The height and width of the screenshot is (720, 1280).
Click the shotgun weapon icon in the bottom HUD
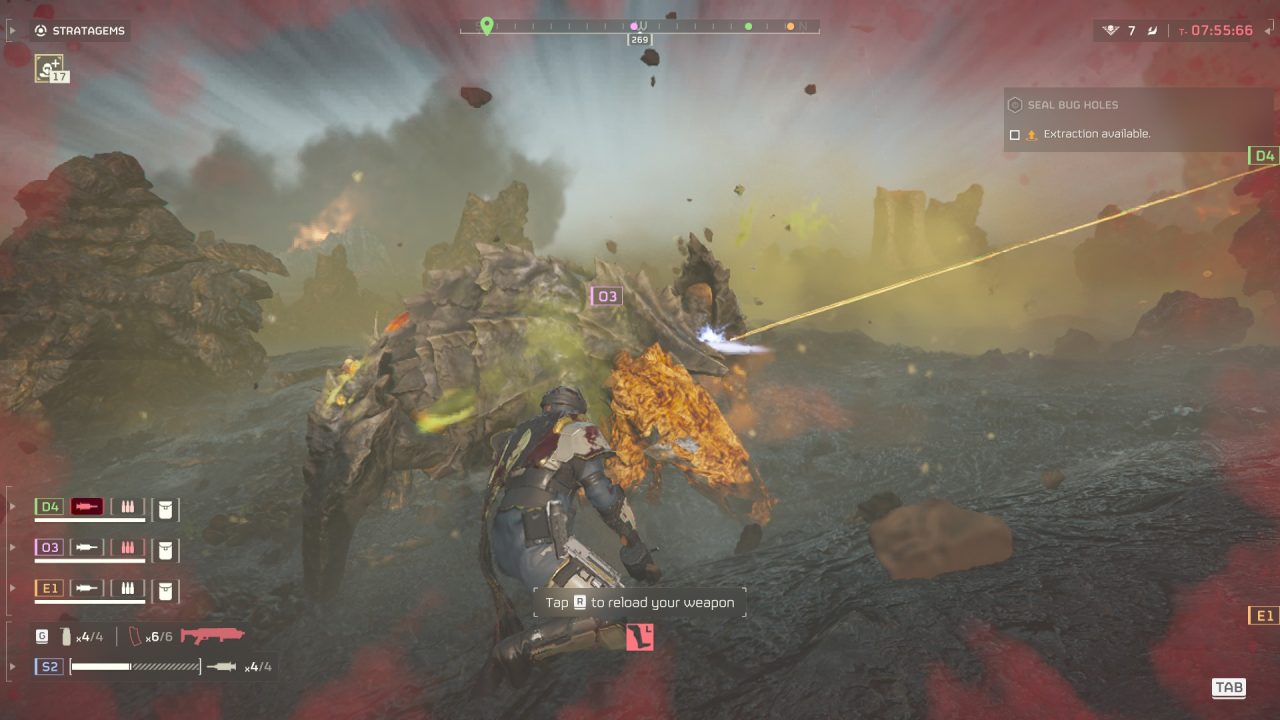click(x=214, y=636)
